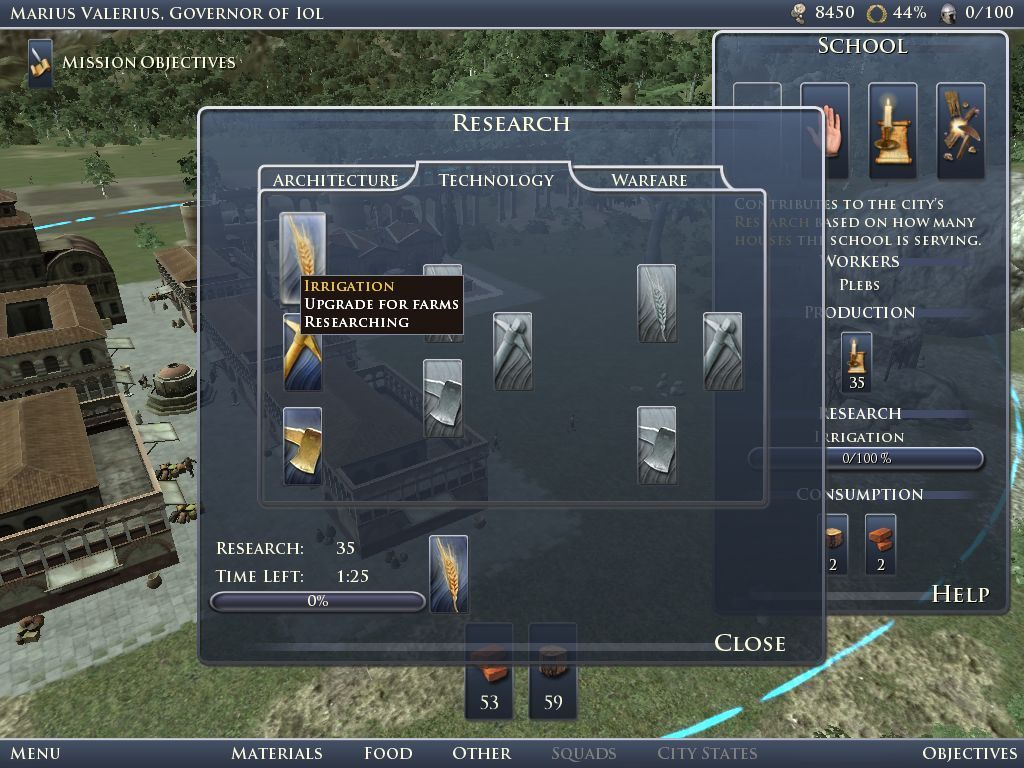This screenshot has width=1024, height=768.
Task: Select the School open hand icon
Action: tap(825, 123)
